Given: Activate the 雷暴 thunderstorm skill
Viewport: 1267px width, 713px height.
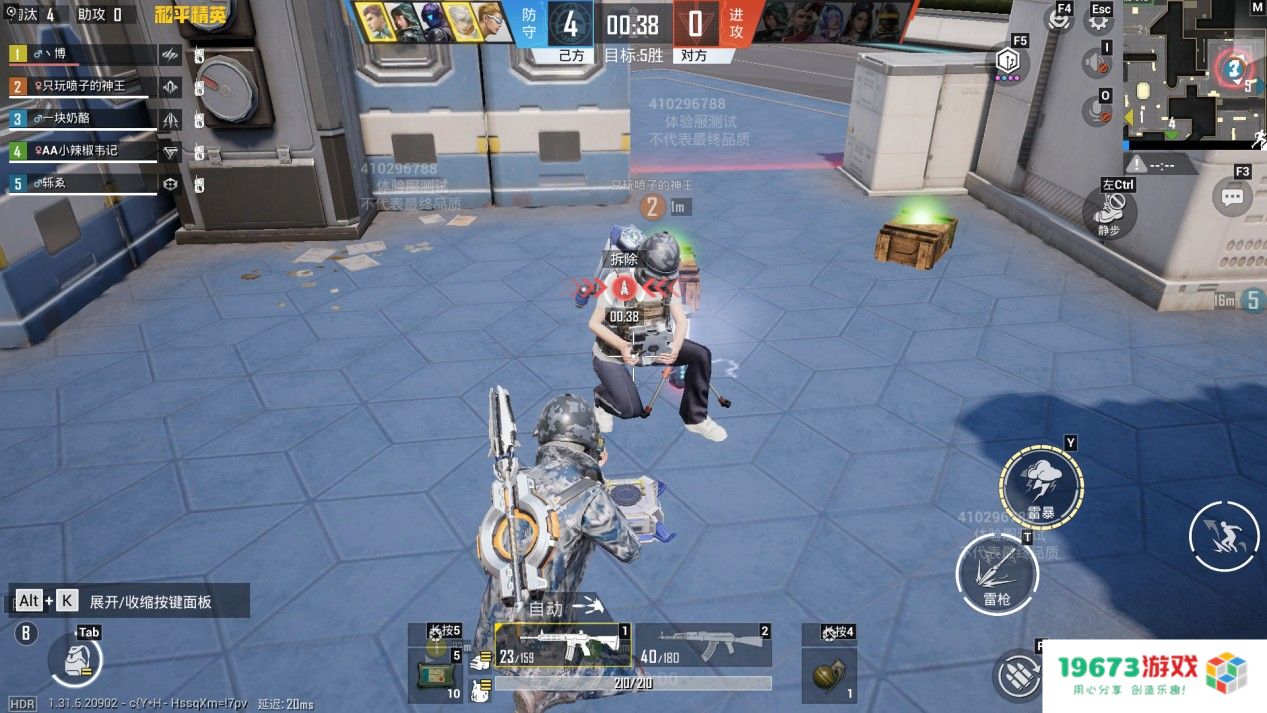Looking at the screenshot, I should (1041, 485).
